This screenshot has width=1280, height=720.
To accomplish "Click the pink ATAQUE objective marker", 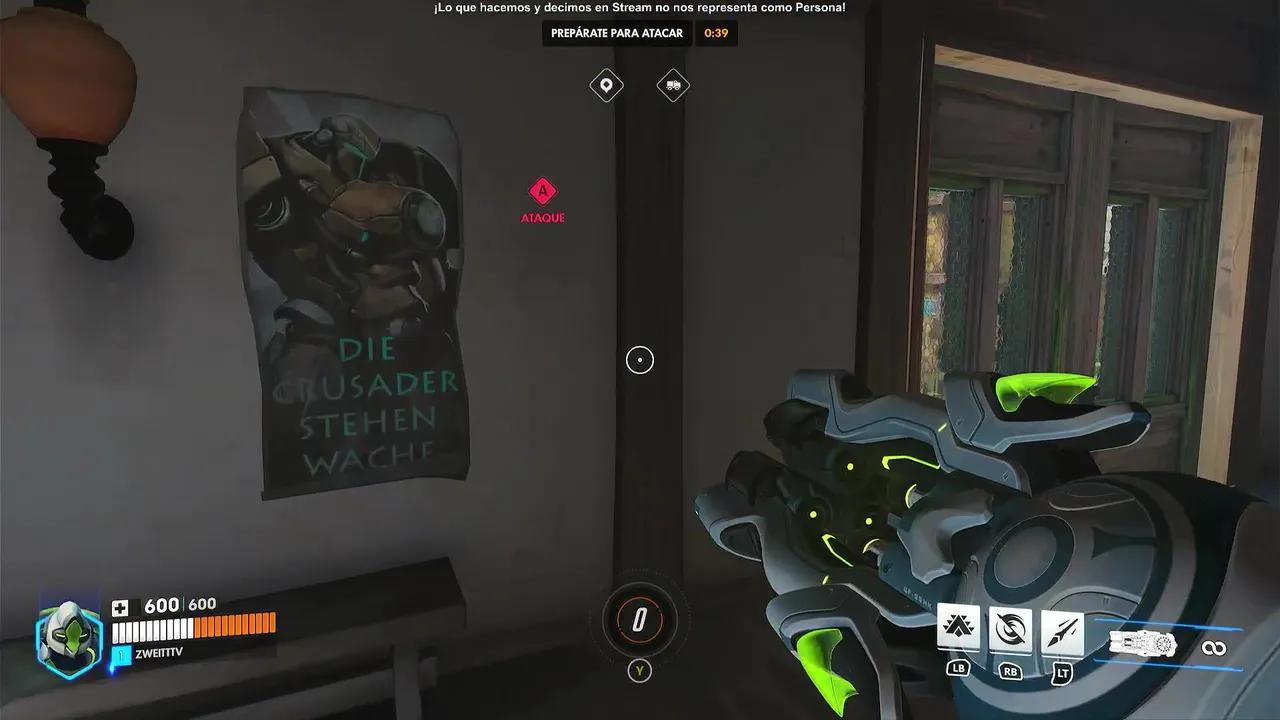I will 542,190.
